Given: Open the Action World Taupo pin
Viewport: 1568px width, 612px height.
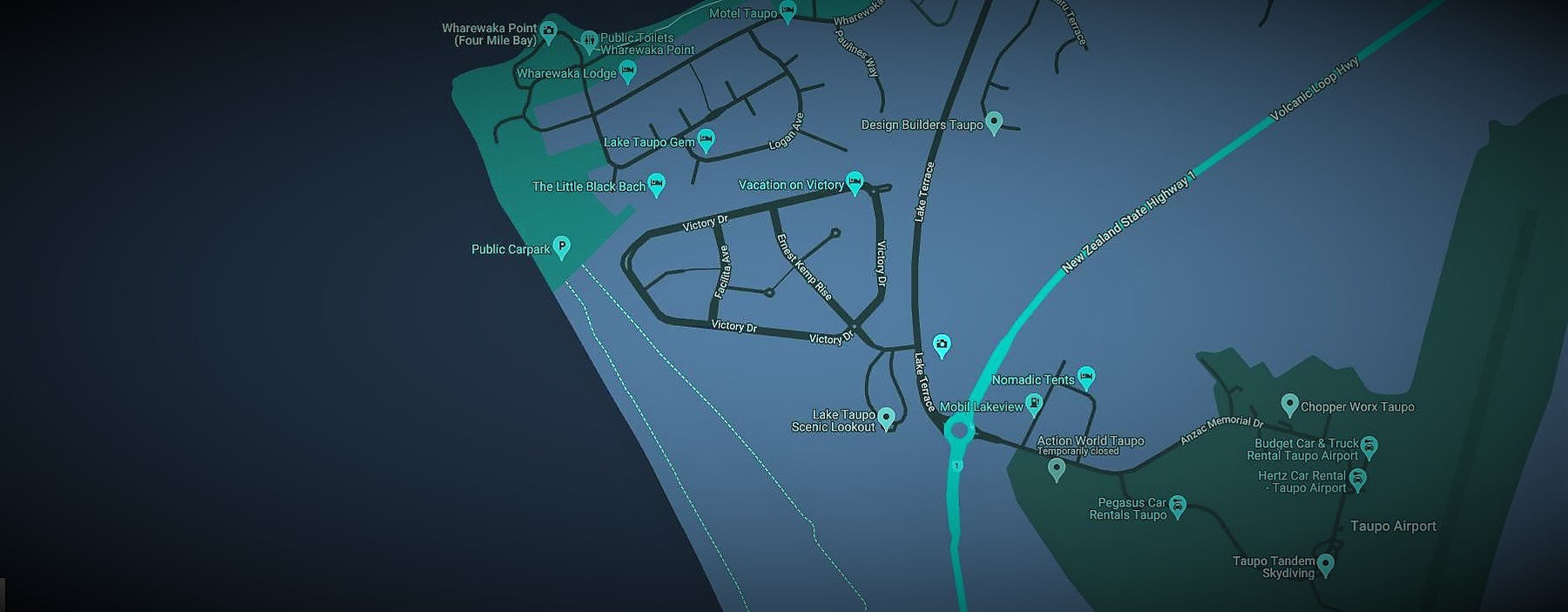Looking at the screenshot, I should pos(1057,469).
